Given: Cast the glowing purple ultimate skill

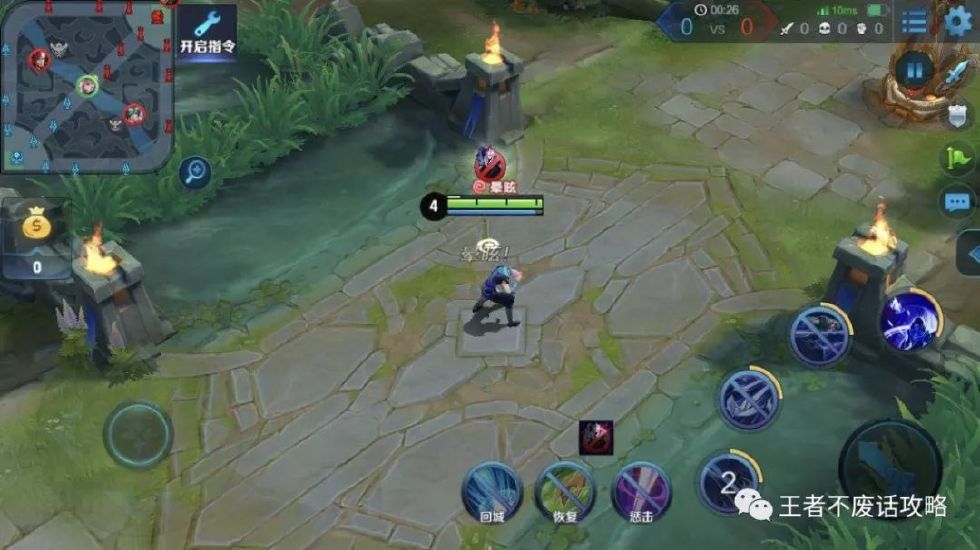Looking at the screenshot, I should 909,320.
